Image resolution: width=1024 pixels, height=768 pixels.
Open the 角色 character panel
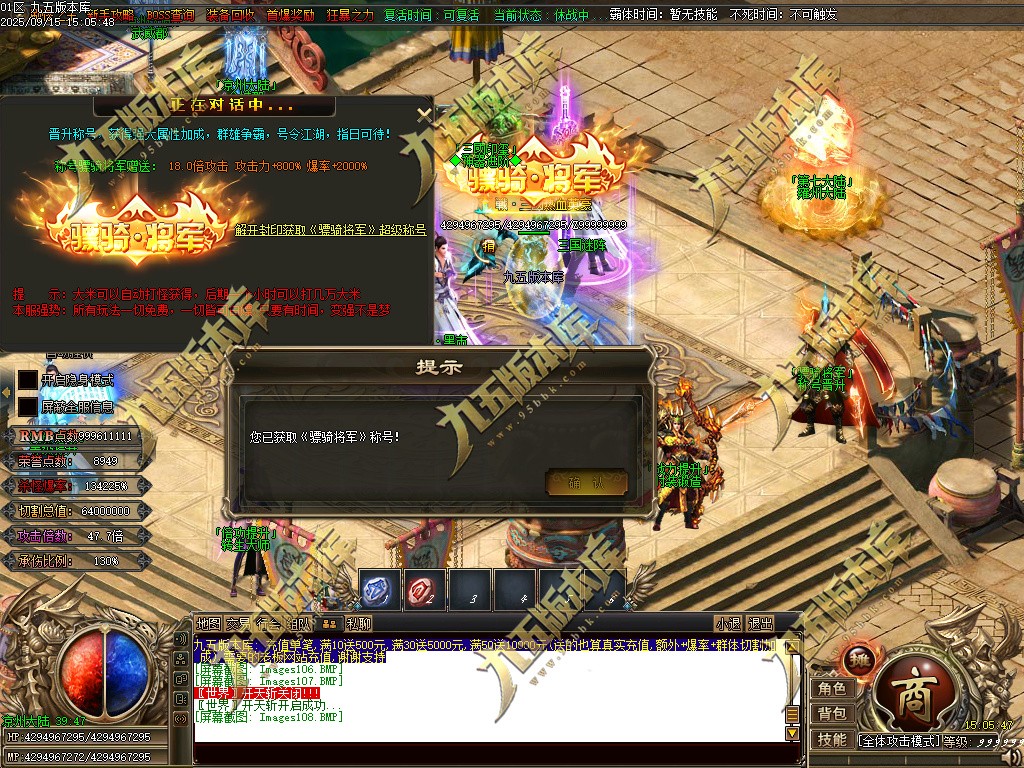(832, 689)
